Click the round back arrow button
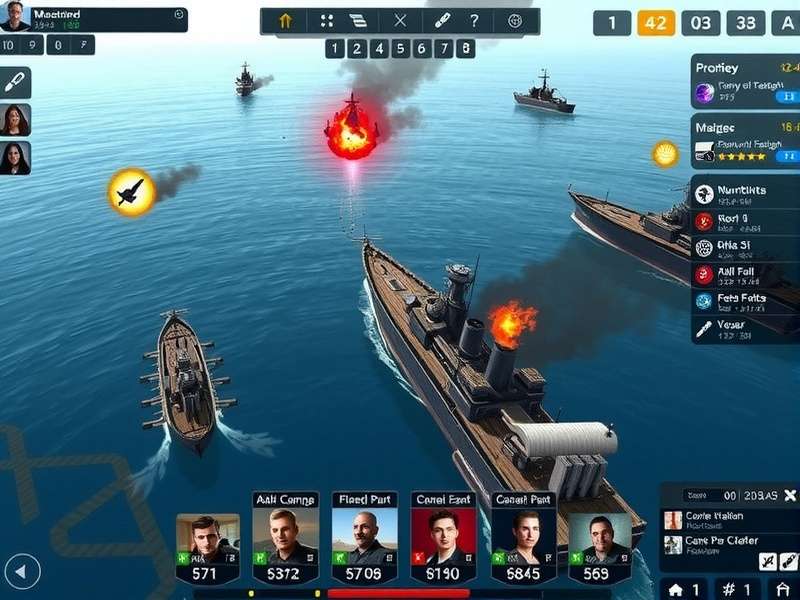Viewport: 800px width, 600px height. point(22,572)
